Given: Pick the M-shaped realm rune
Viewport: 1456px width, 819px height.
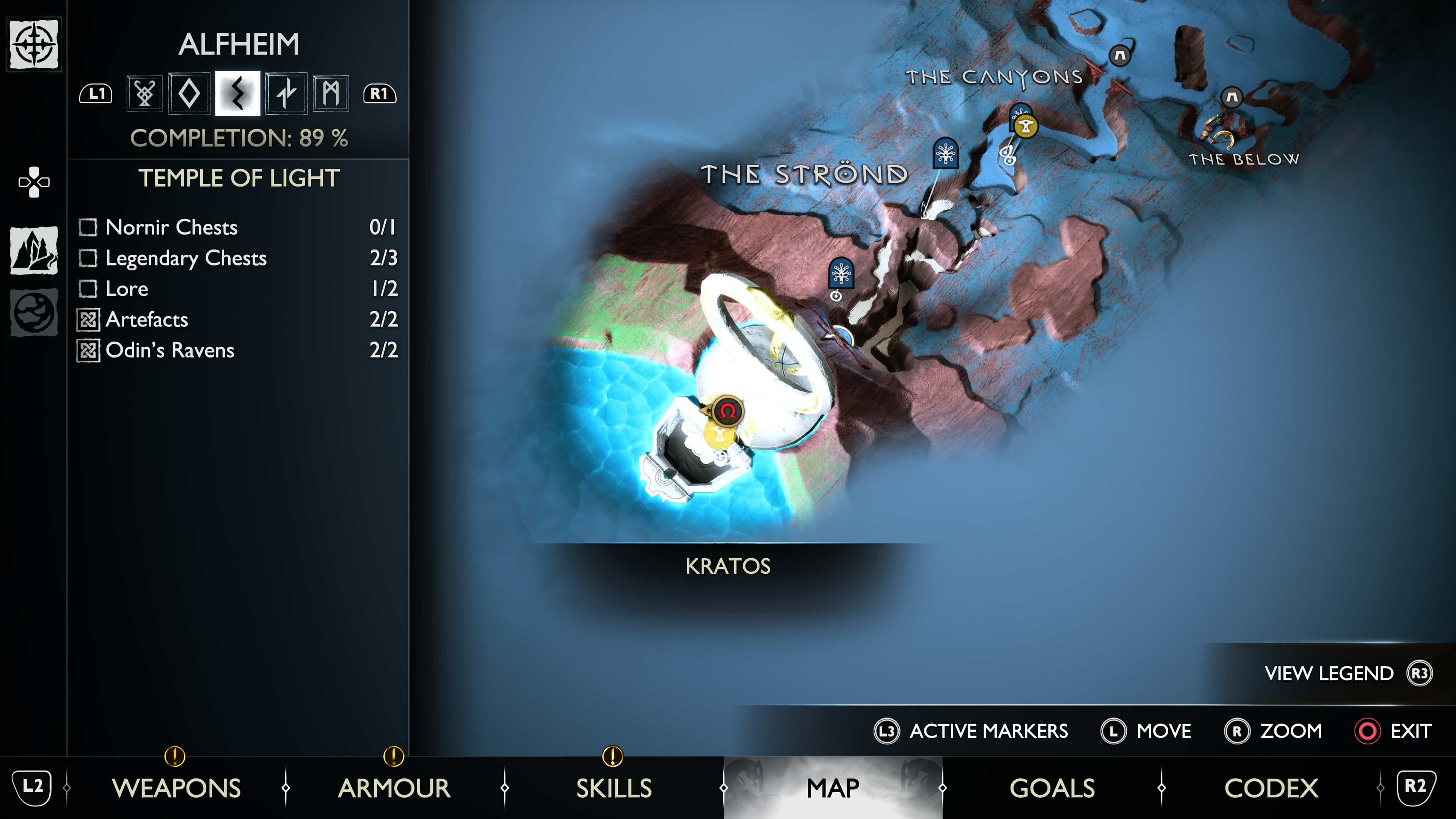Looking at the screenshot, I should click(331, 93).
